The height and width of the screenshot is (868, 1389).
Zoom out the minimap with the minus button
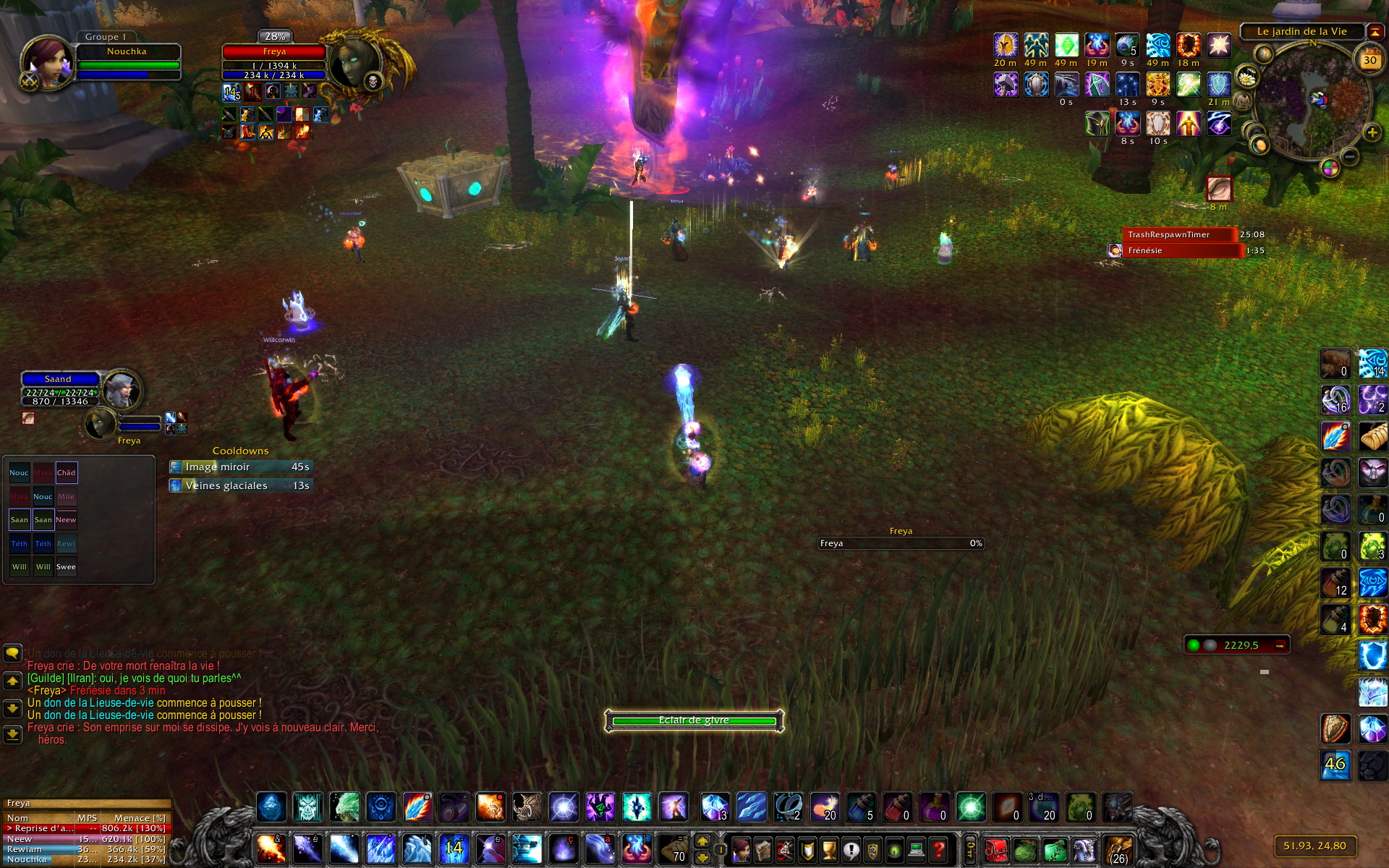[1349, 157]
